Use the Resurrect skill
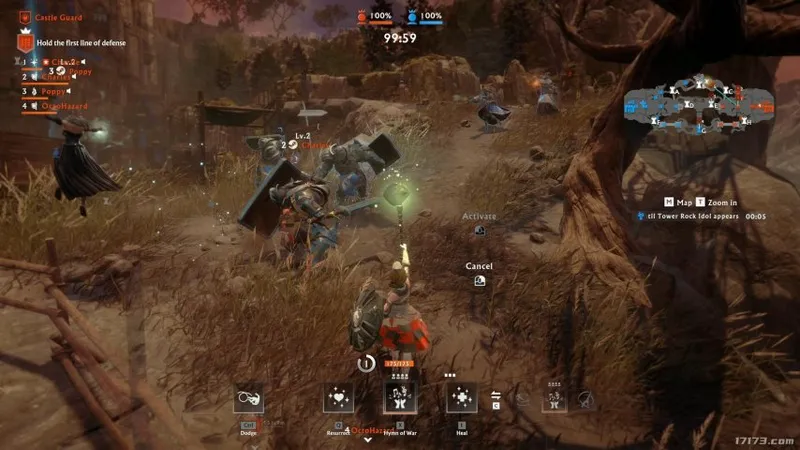800x450 pixels. (x=338, y=399)
